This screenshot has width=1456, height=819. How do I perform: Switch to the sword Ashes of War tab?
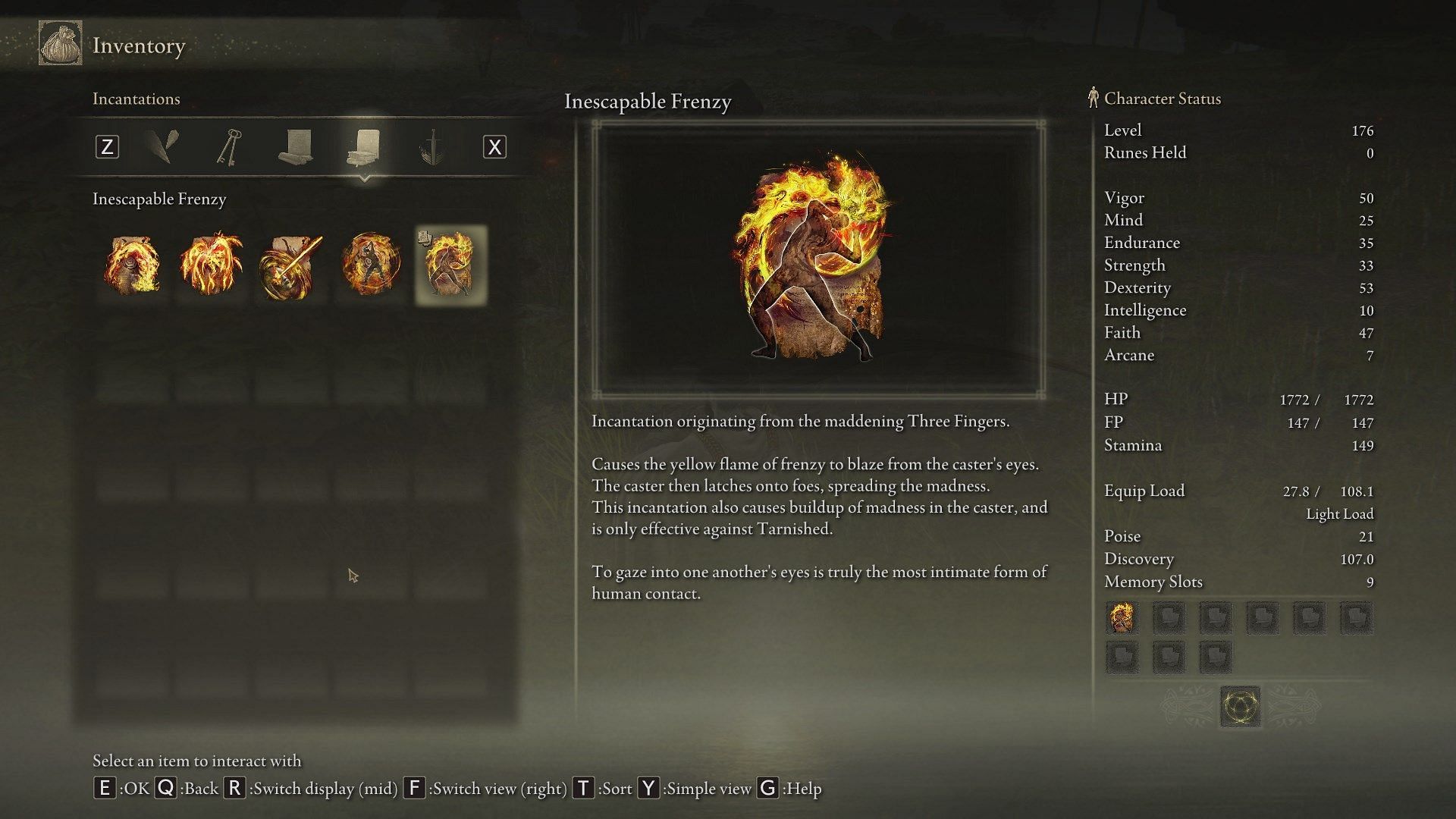click(431, 147)
